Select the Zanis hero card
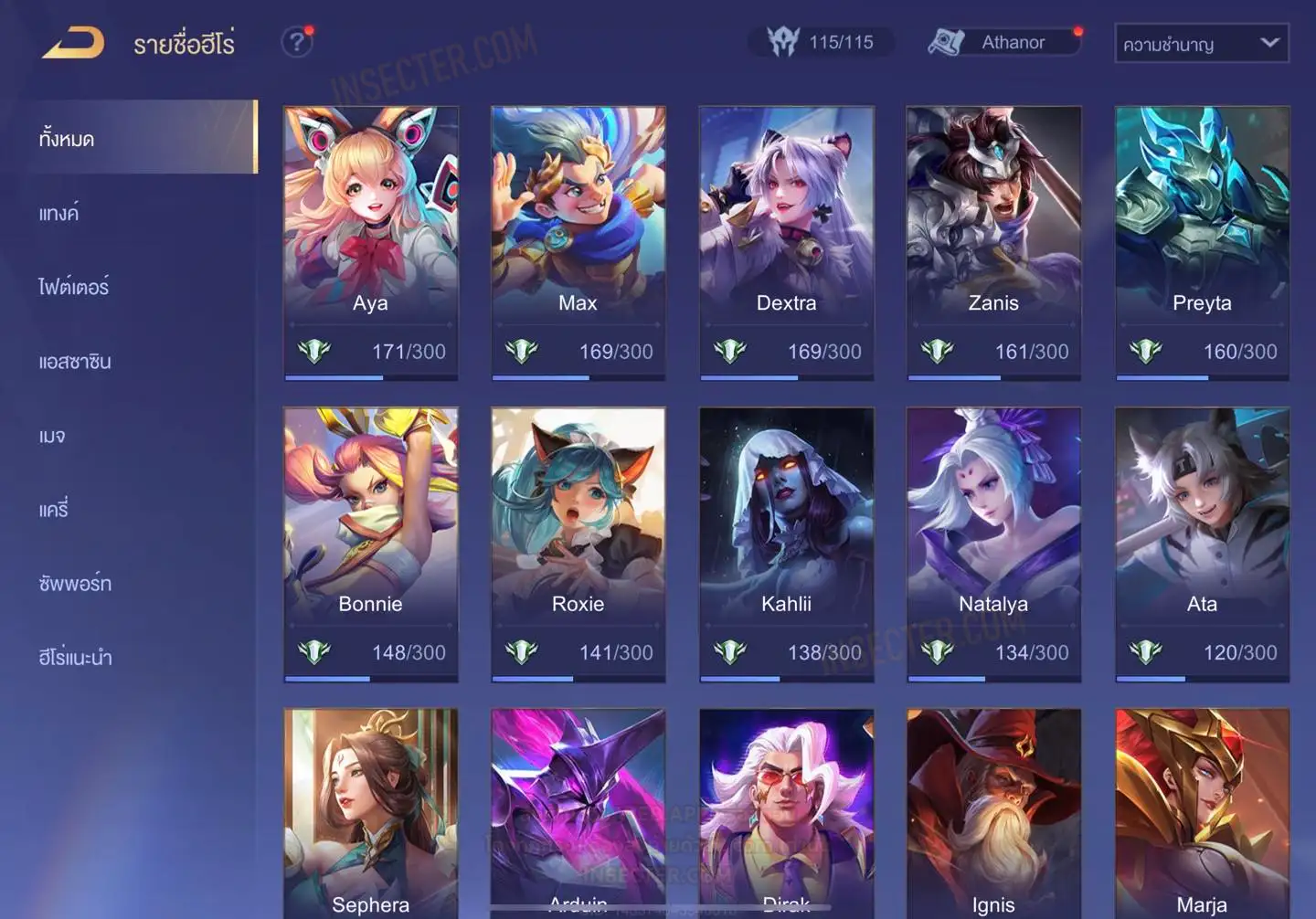 point(993,242)
